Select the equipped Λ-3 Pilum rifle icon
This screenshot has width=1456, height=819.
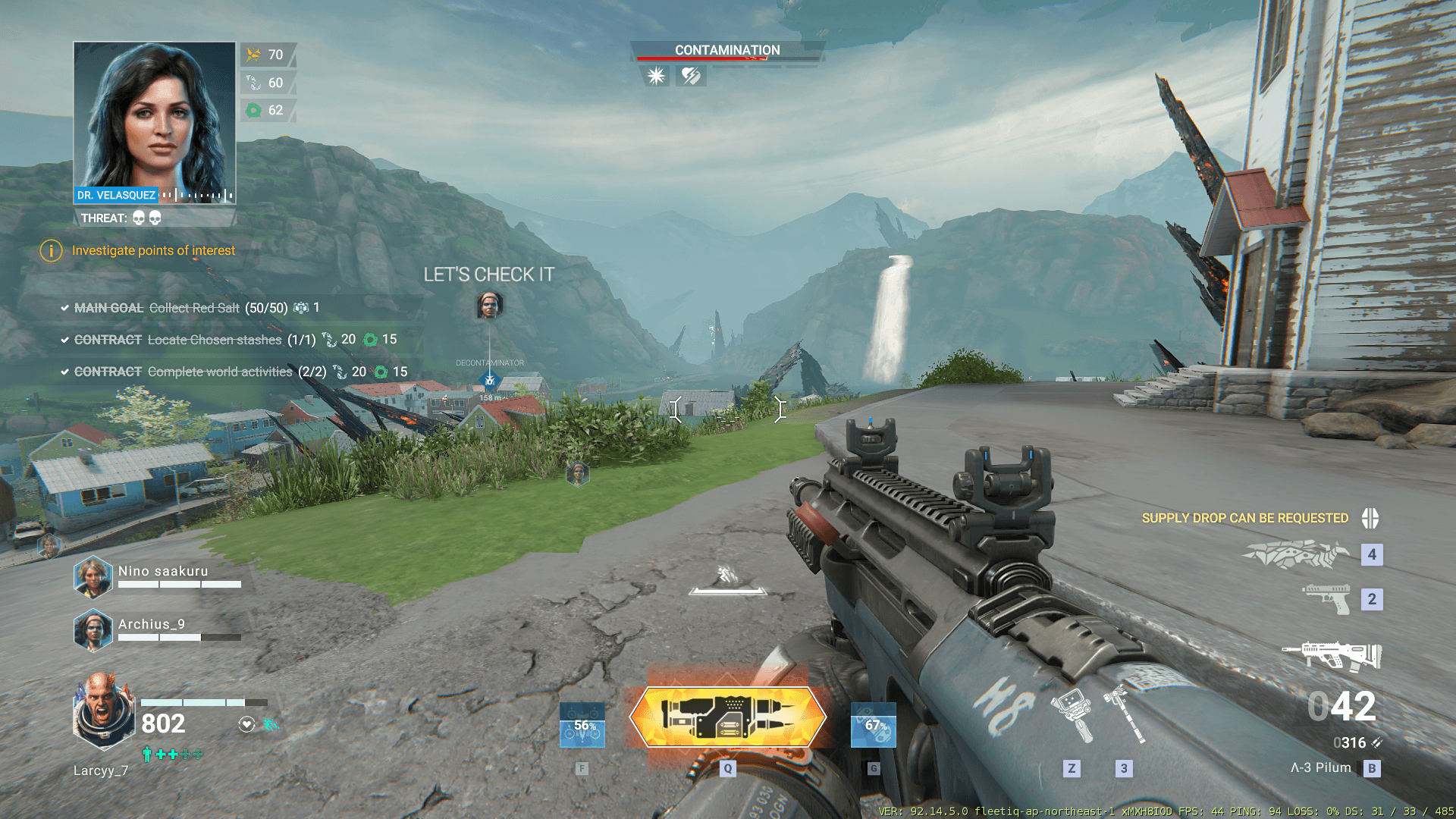click(x=1332, y=655)
